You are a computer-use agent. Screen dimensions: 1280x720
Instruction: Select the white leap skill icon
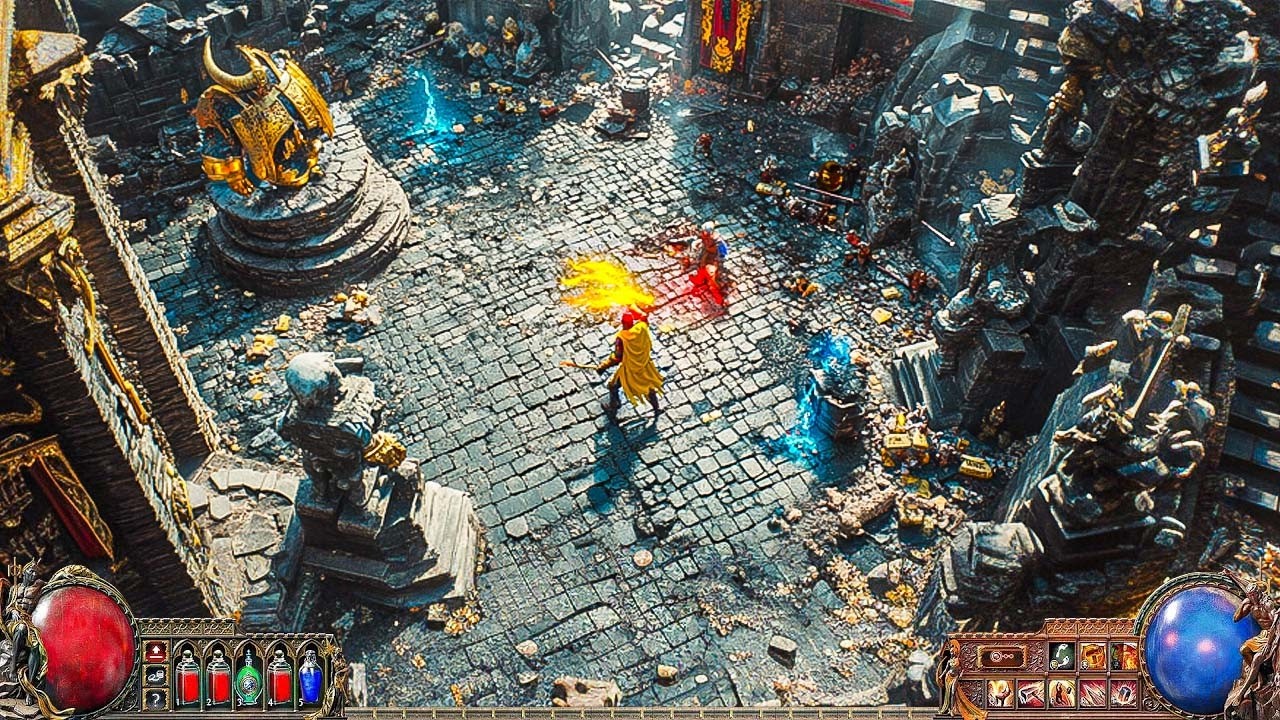pyautogui.click(x=1061, y=655)
